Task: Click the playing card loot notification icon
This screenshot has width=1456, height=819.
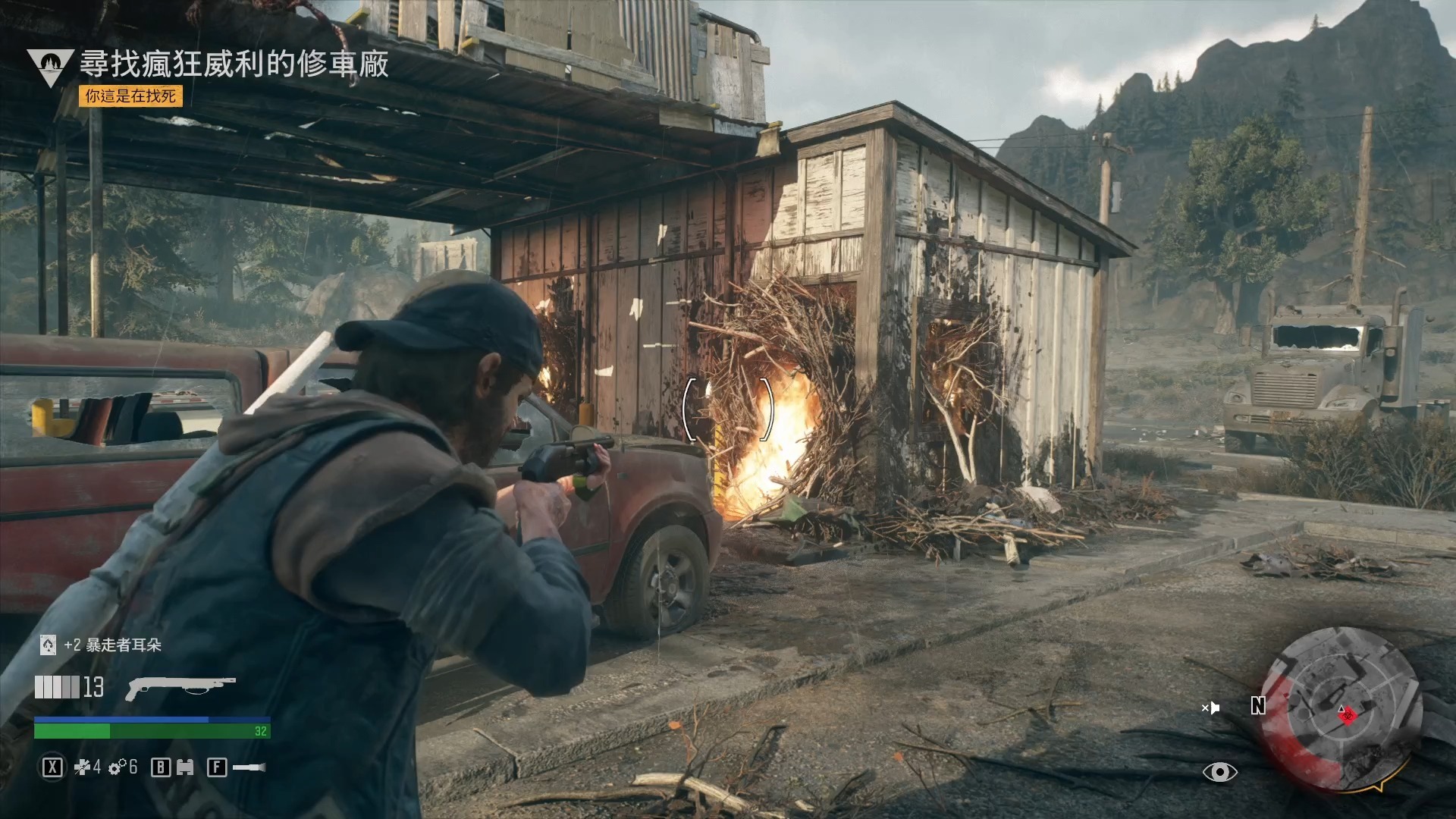Action: 48,645
